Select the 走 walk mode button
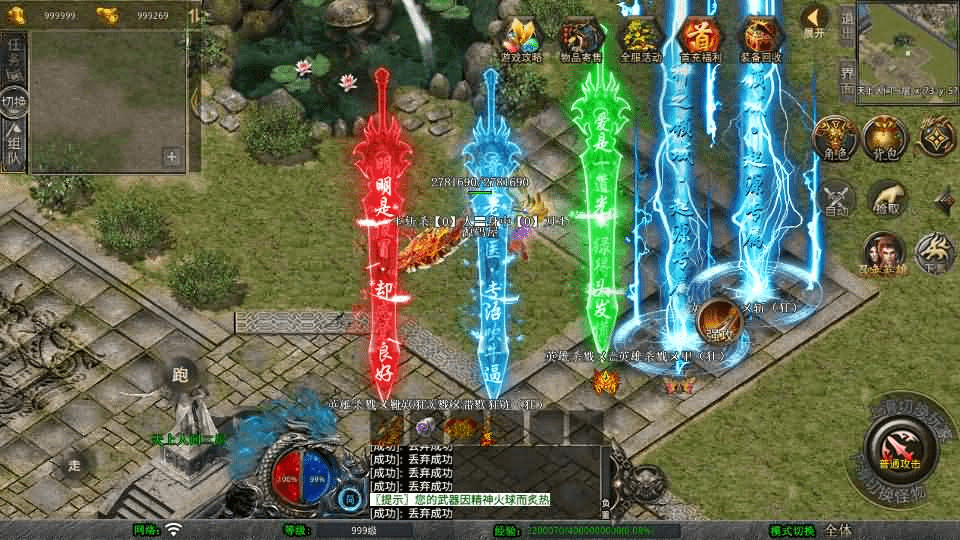960x540 pixels. click(74, 465)
